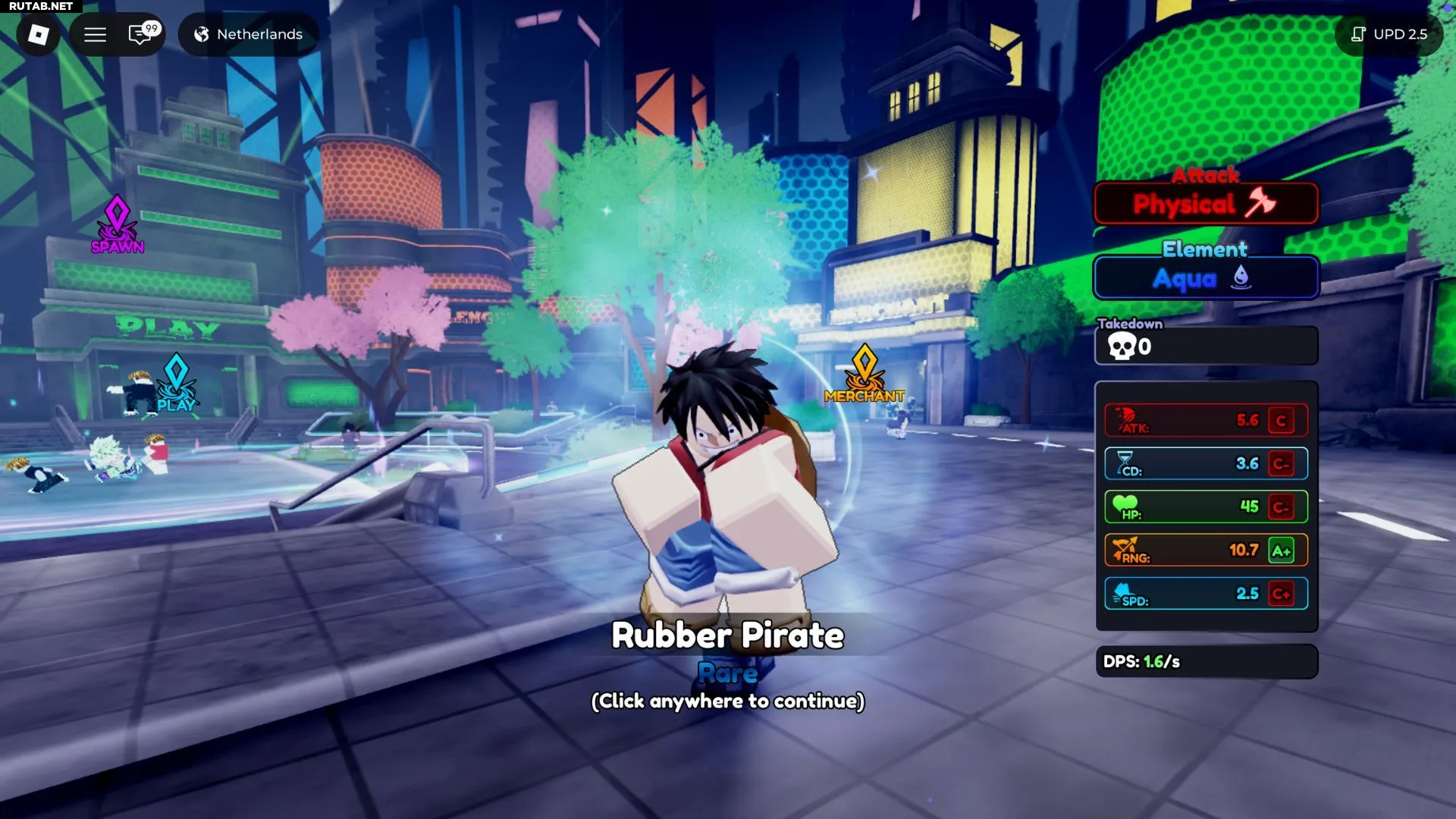This screenshot has width=1456, height=819.
Task: Click the UPD 2.5 music button
Action: [1389, 34]
